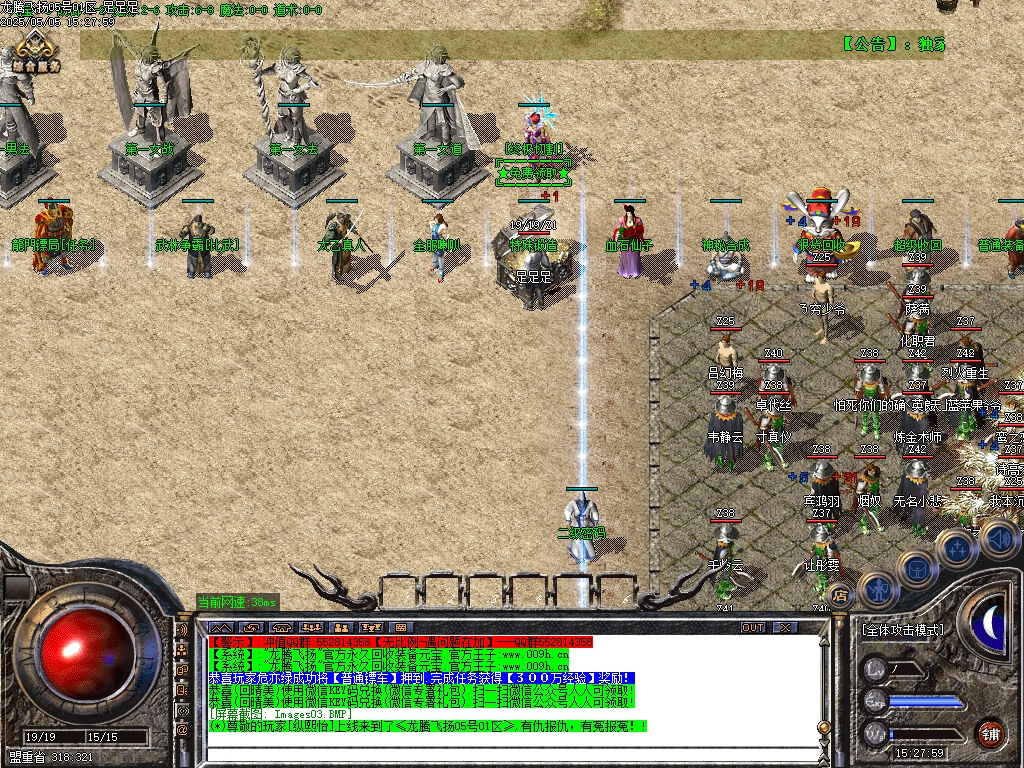Open the bag inventory round button

coord(916,569)
